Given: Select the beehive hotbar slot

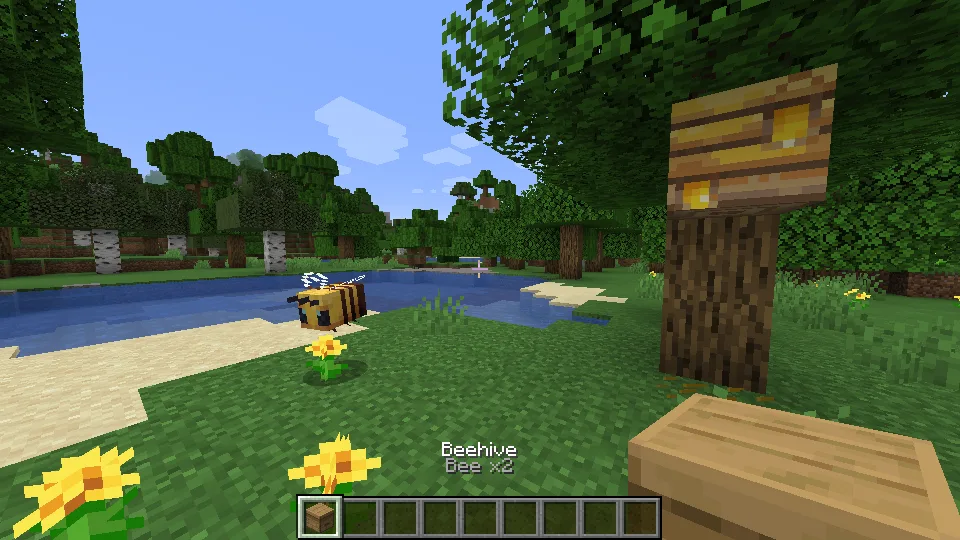Looking at the screenshot, I should [320, 517].
